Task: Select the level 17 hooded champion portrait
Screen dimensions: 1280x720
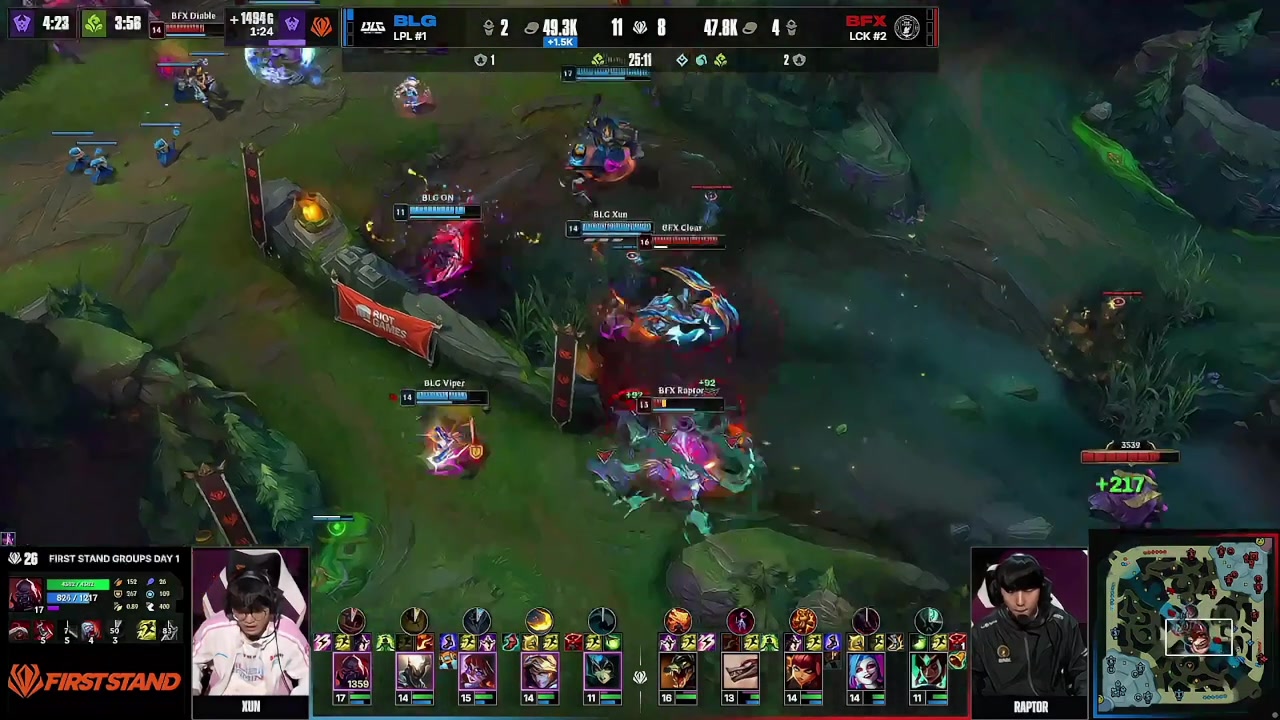Action: click(x=352, y=670)
